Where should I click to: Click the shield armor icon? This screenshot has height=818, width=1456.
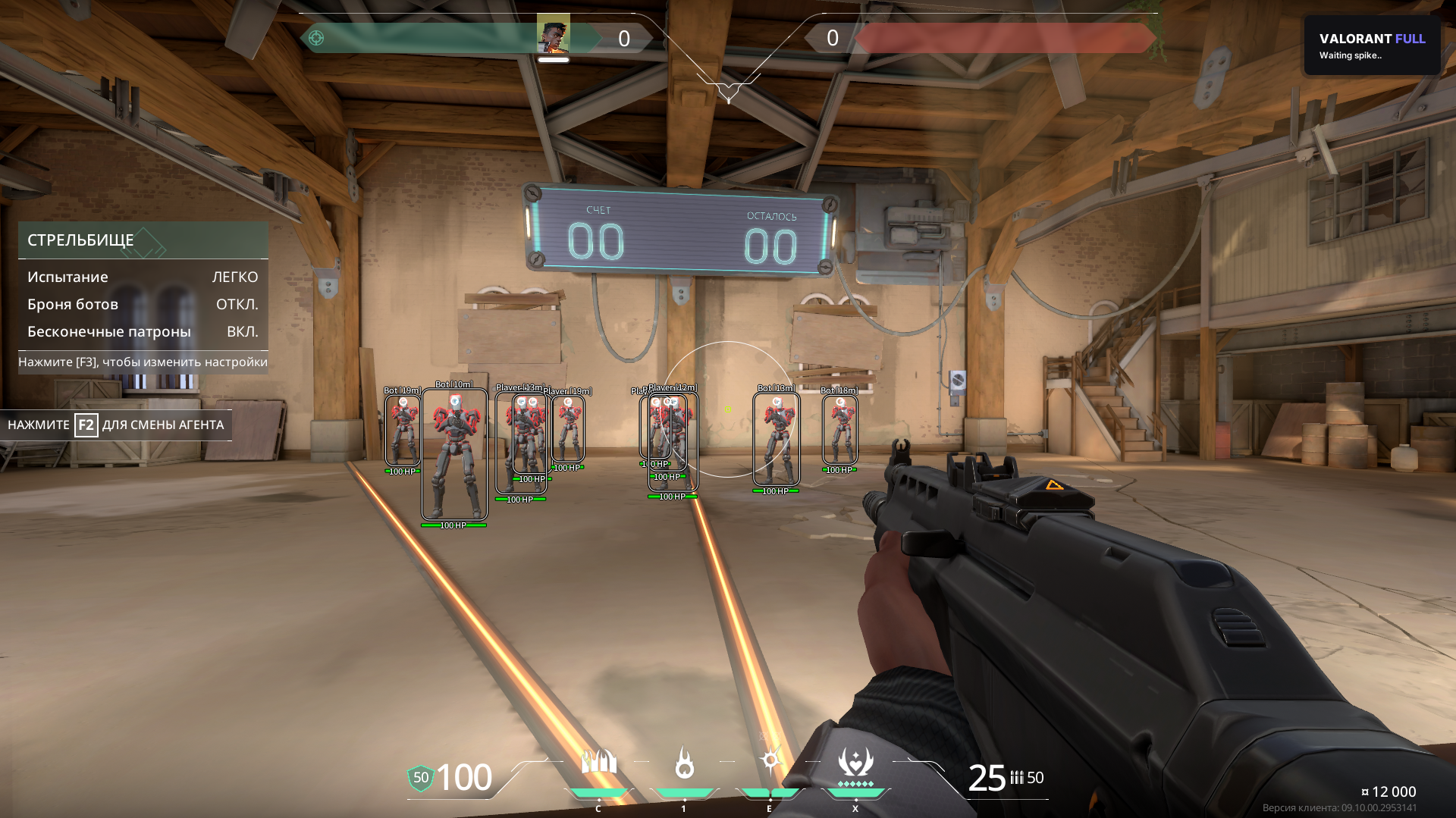pos(420,778)
